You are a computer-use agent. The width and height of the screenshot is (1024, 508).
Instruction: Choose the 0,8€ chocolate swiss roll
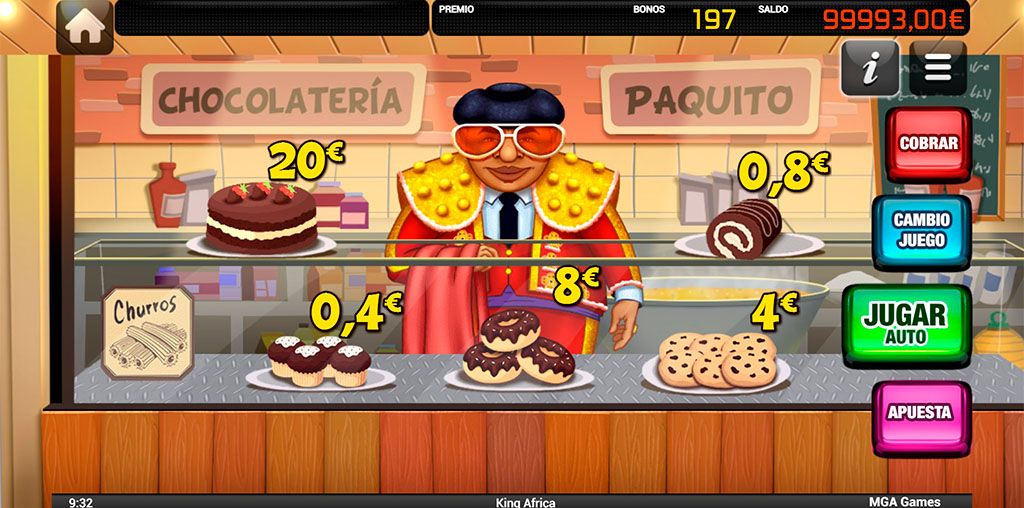(743, 230)
